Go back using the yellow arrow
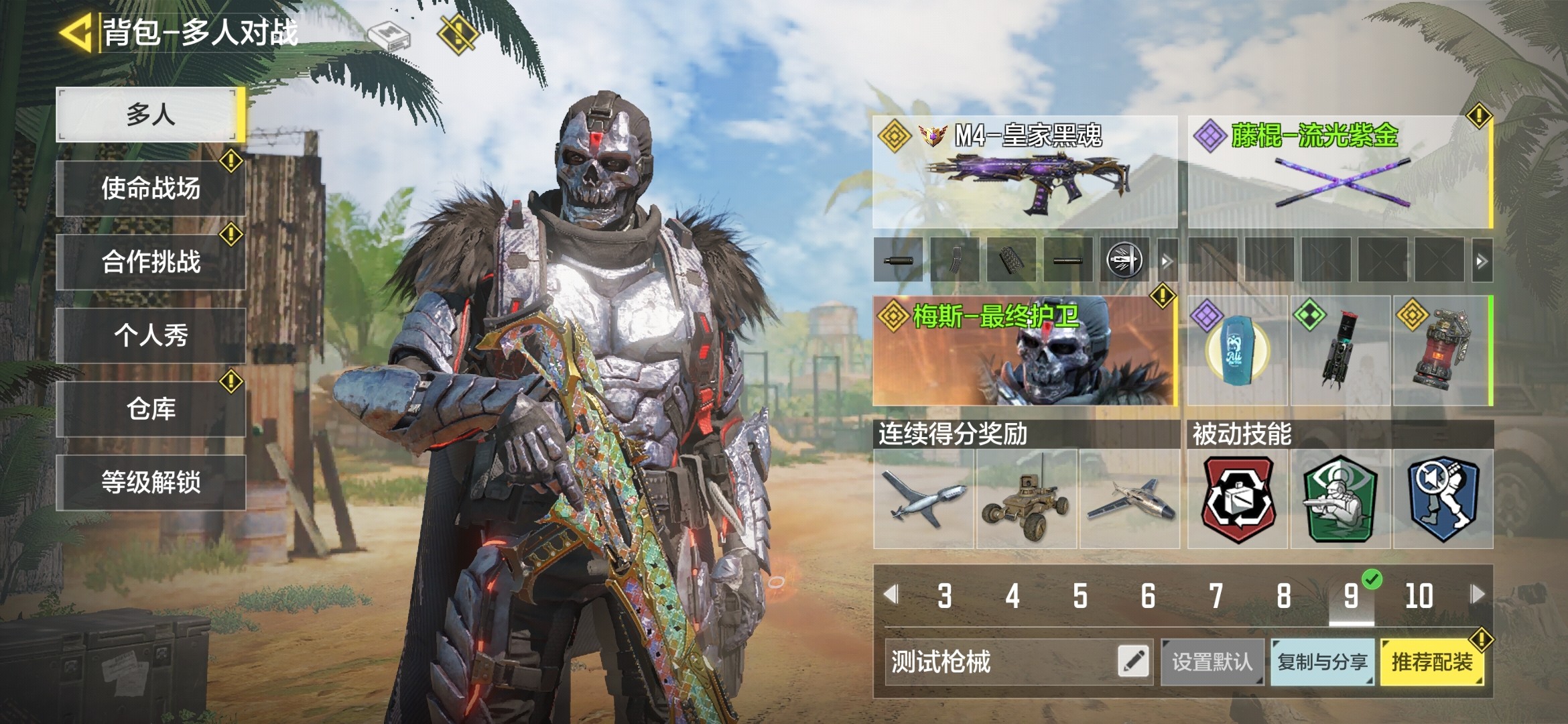The height and width of the screenshot is (724, 1568). pos(75,32)
